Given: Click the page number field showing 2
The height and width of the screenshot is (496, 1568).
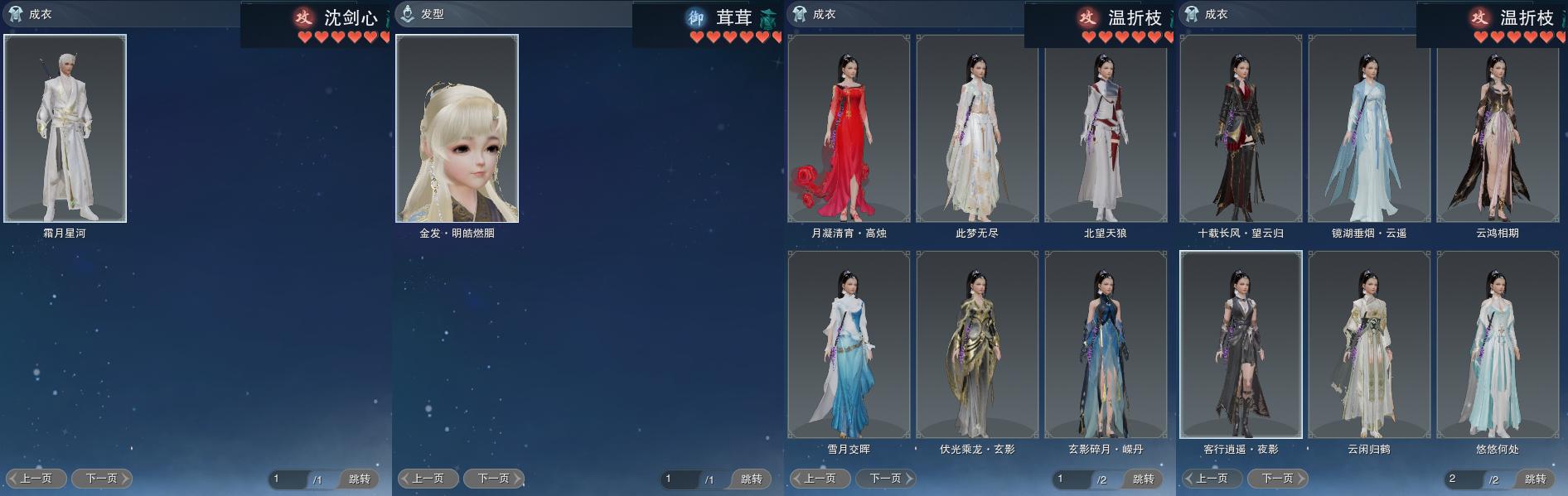Looking at the screenshot, I should 1461,479.
